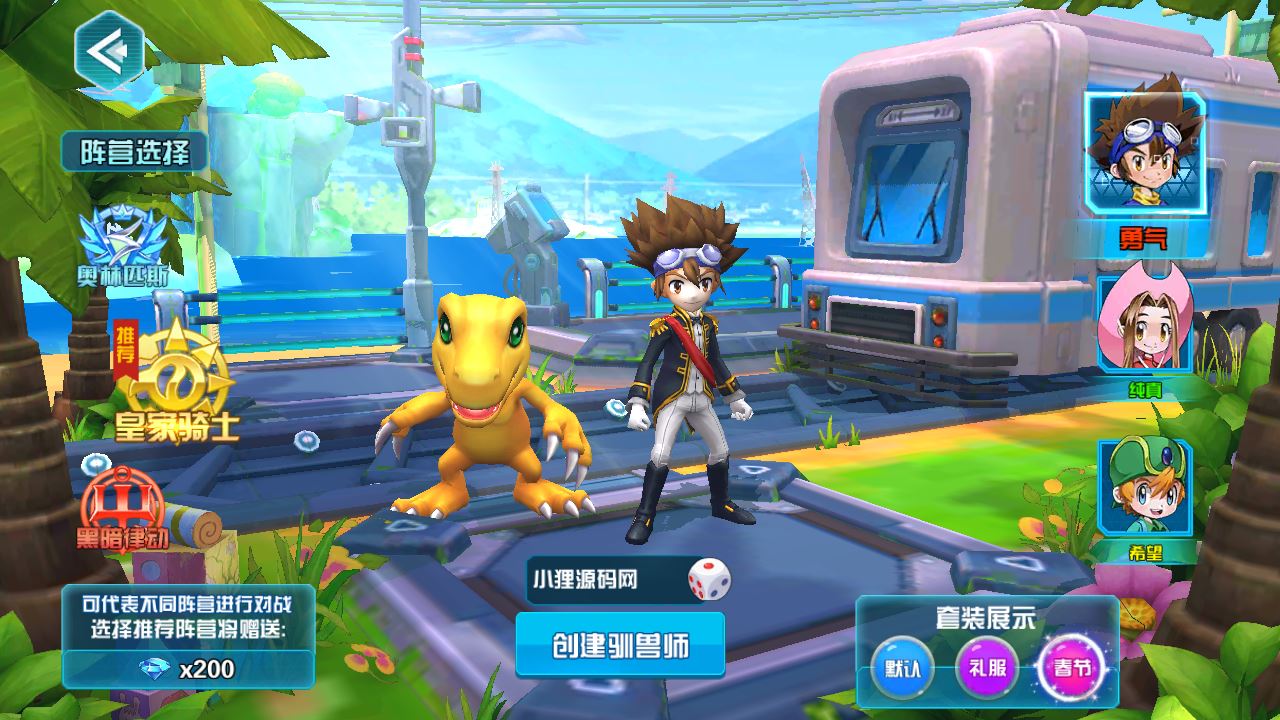The width and height of the screenshot is (1280, 720).
Task: Randomize name with the dice icon
Action: pyautogui.click(x=709, y=579)
